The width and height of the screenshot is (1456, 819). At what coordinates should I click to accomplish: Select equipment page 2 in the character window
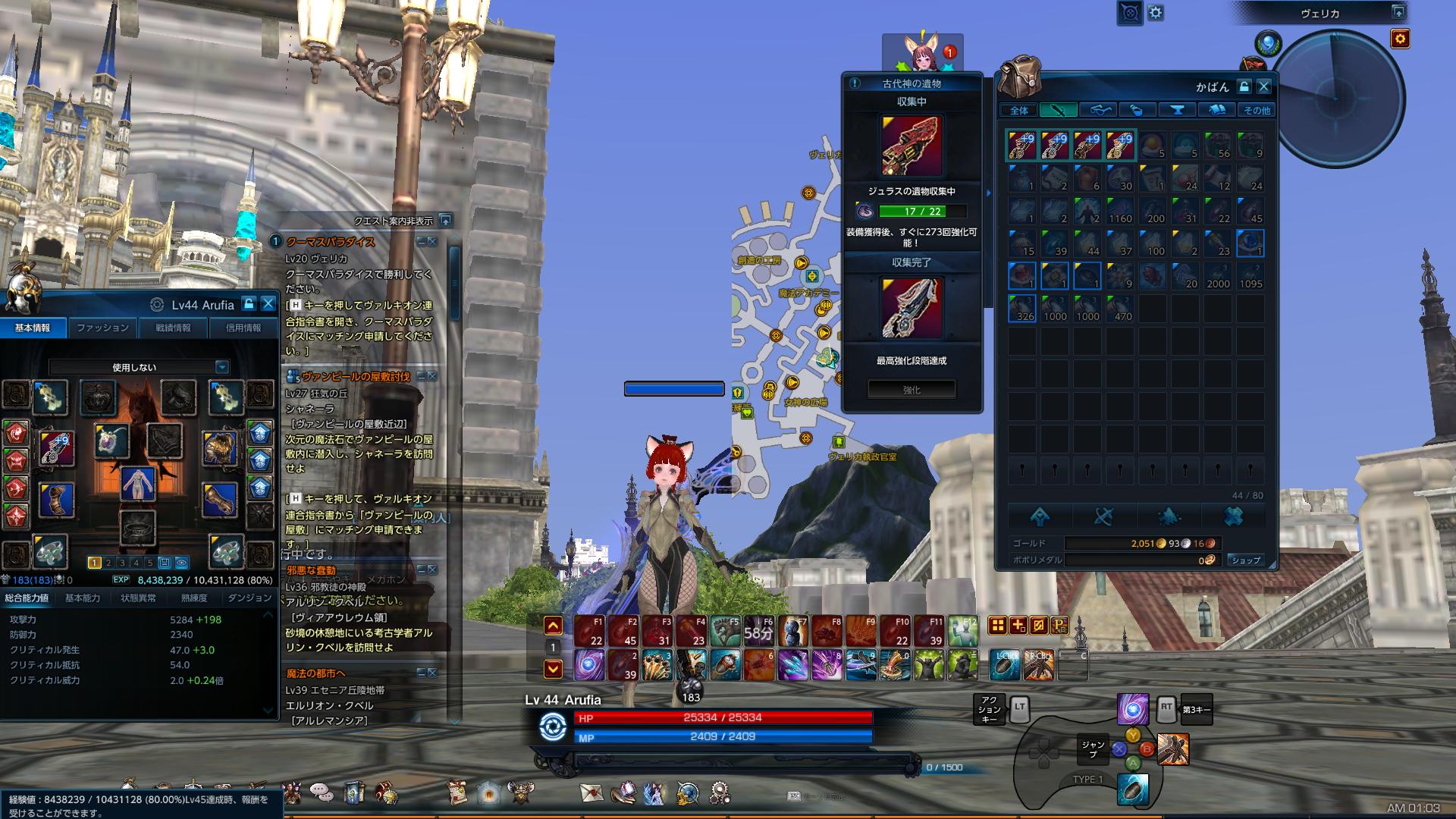click(x=108, y=563)
